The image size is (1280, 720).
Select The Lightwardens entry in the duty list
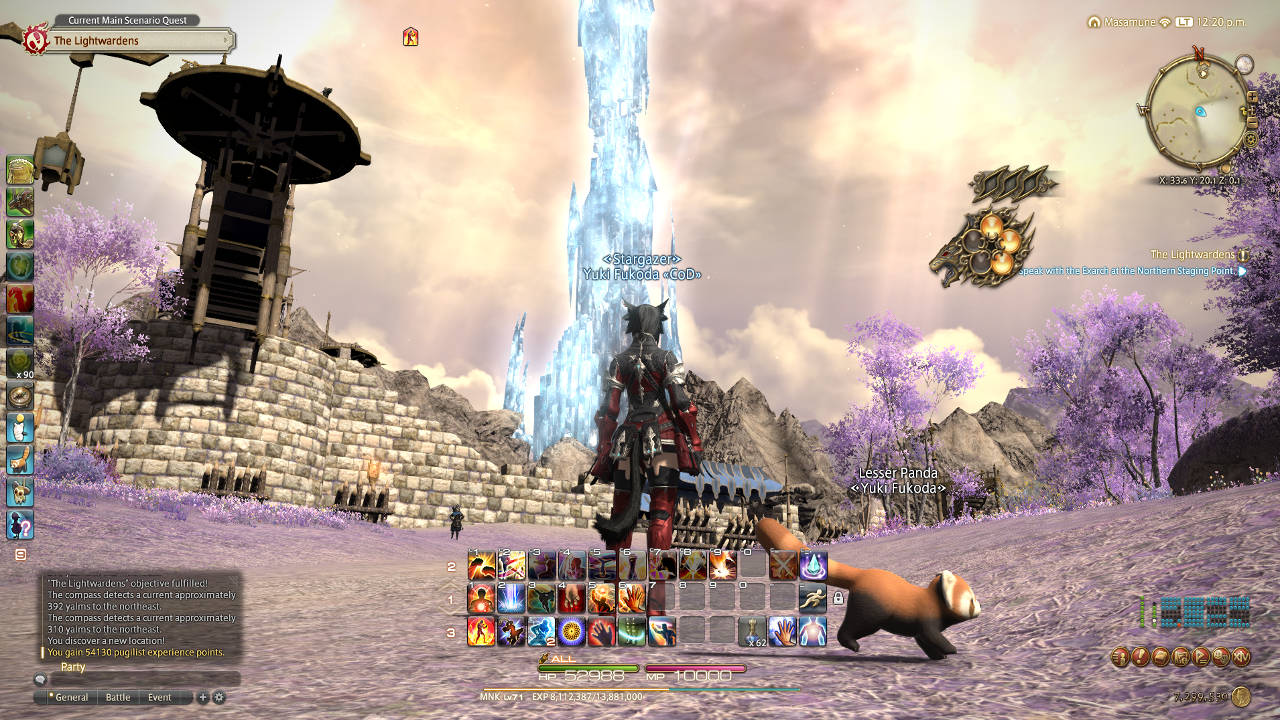(x=1192, y=255)
